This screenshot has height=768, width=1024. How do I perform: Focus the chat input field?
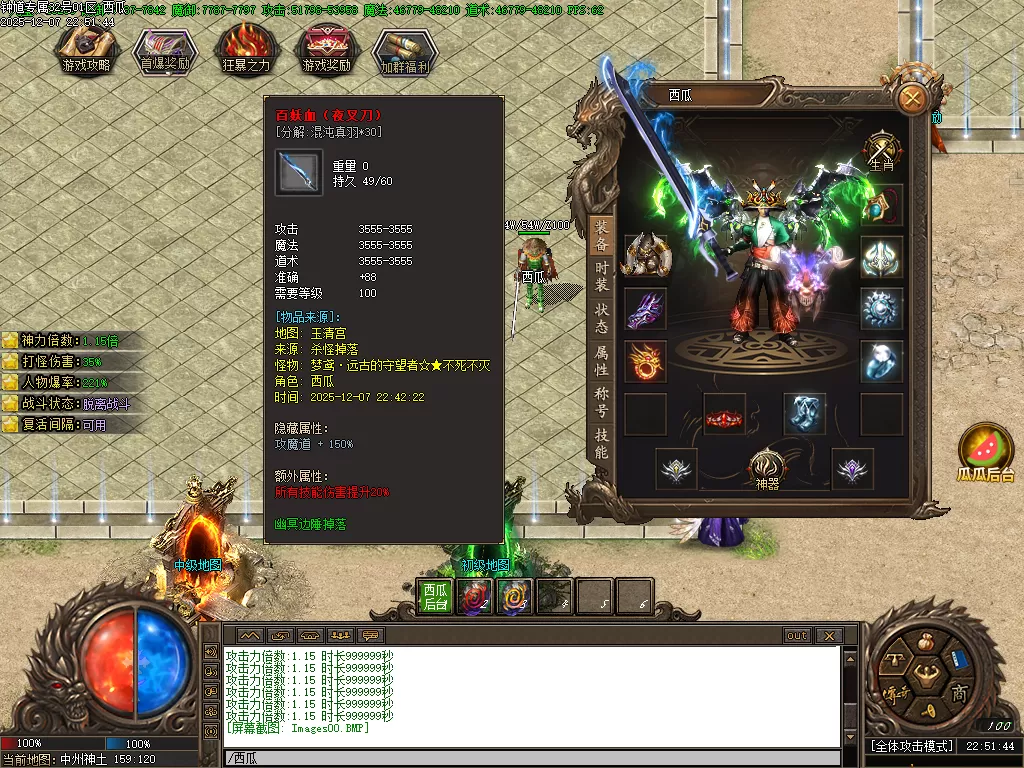[x=530, y=758]
